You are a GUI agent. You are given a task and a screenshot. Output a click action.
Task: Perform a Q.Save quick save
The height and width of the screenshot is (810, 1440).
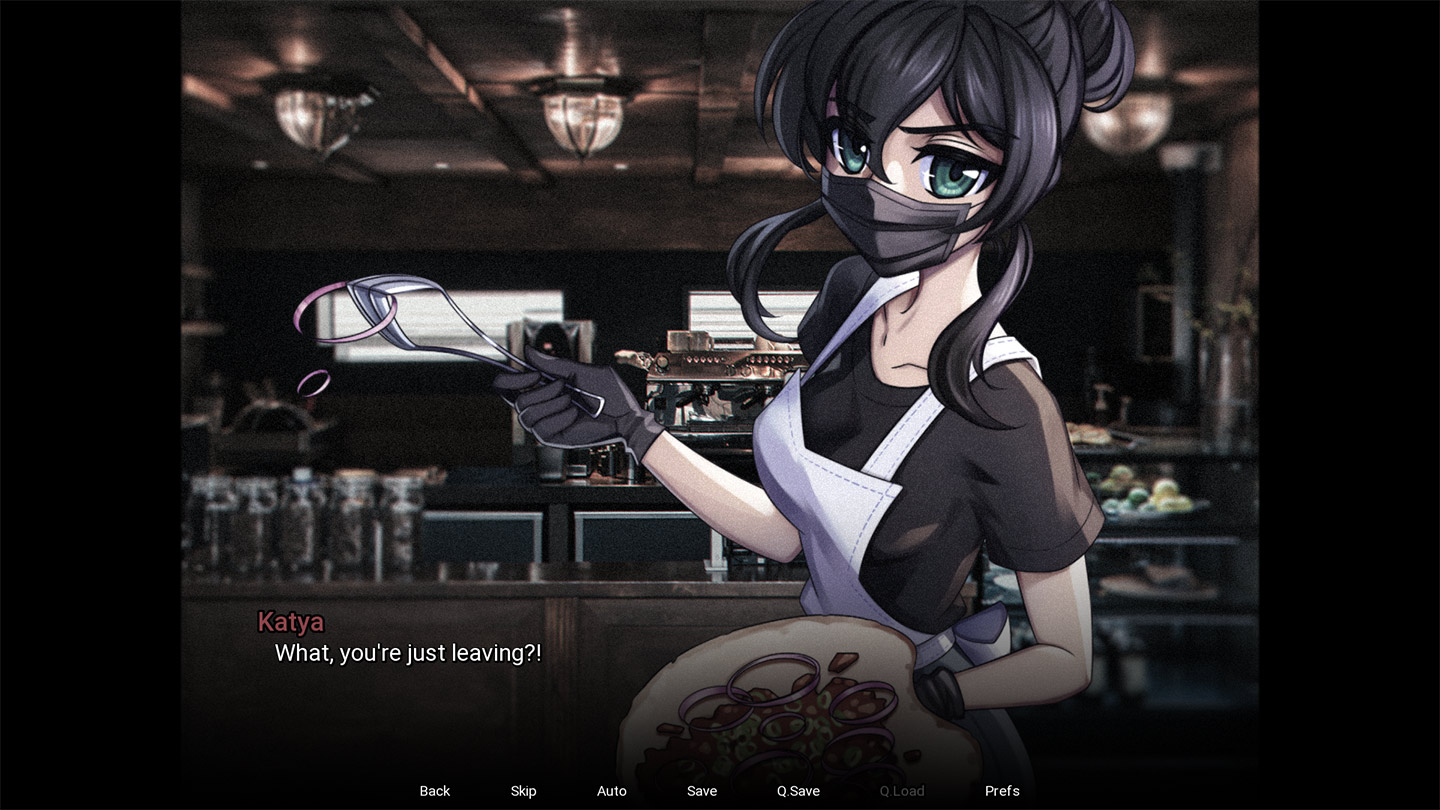pyautogui.click(x=796, y=790)
